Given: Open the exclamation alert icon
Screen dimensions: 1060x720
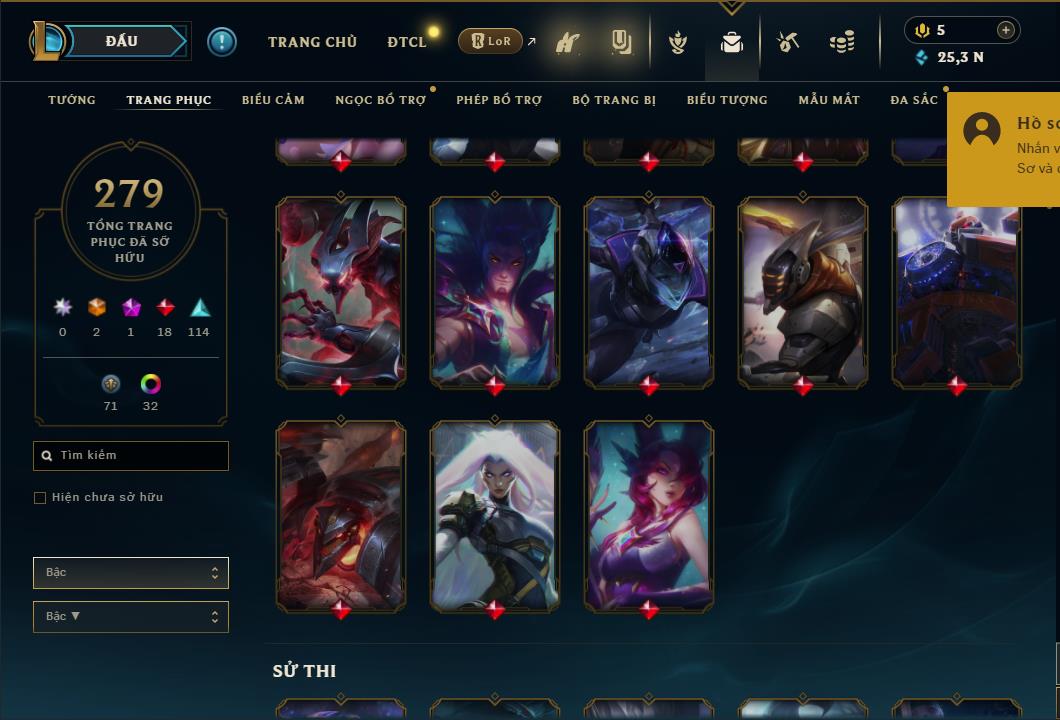Looking at the screenshot, I should tap(222, 41).
